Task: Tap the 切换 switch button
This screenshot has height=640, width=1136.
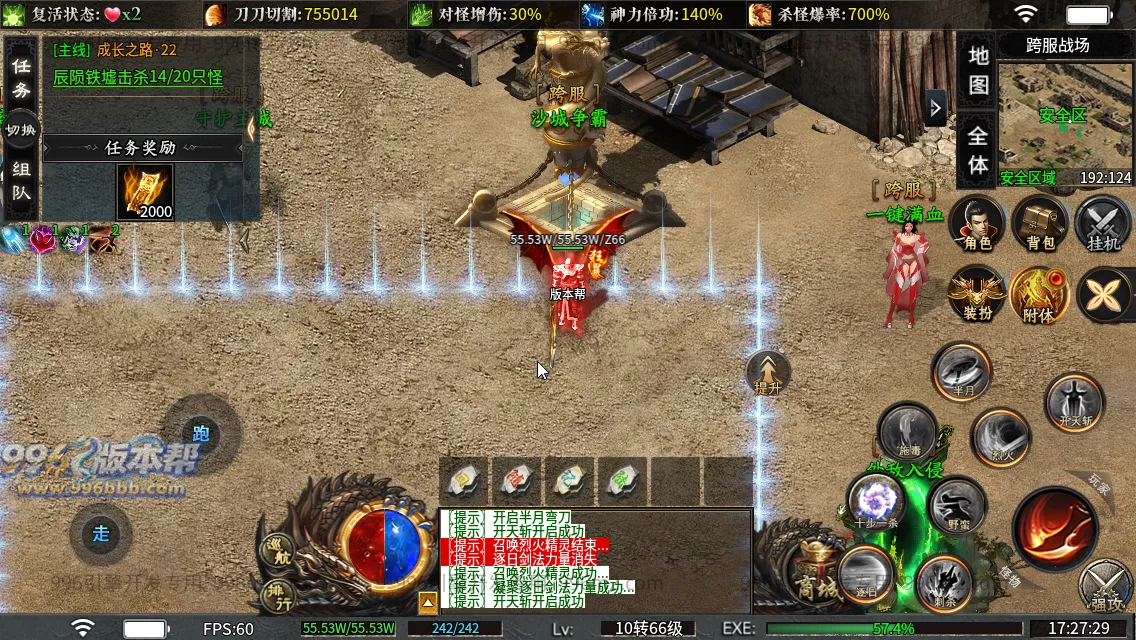Action: [21, 130]
